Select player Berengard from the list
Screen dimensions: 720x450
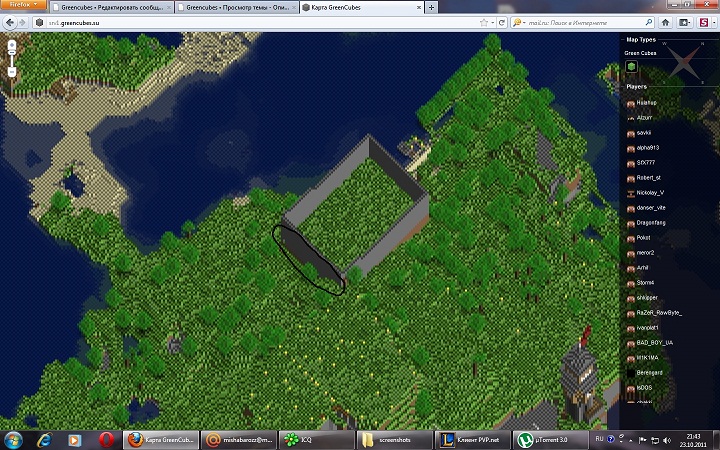coord(650,372)
